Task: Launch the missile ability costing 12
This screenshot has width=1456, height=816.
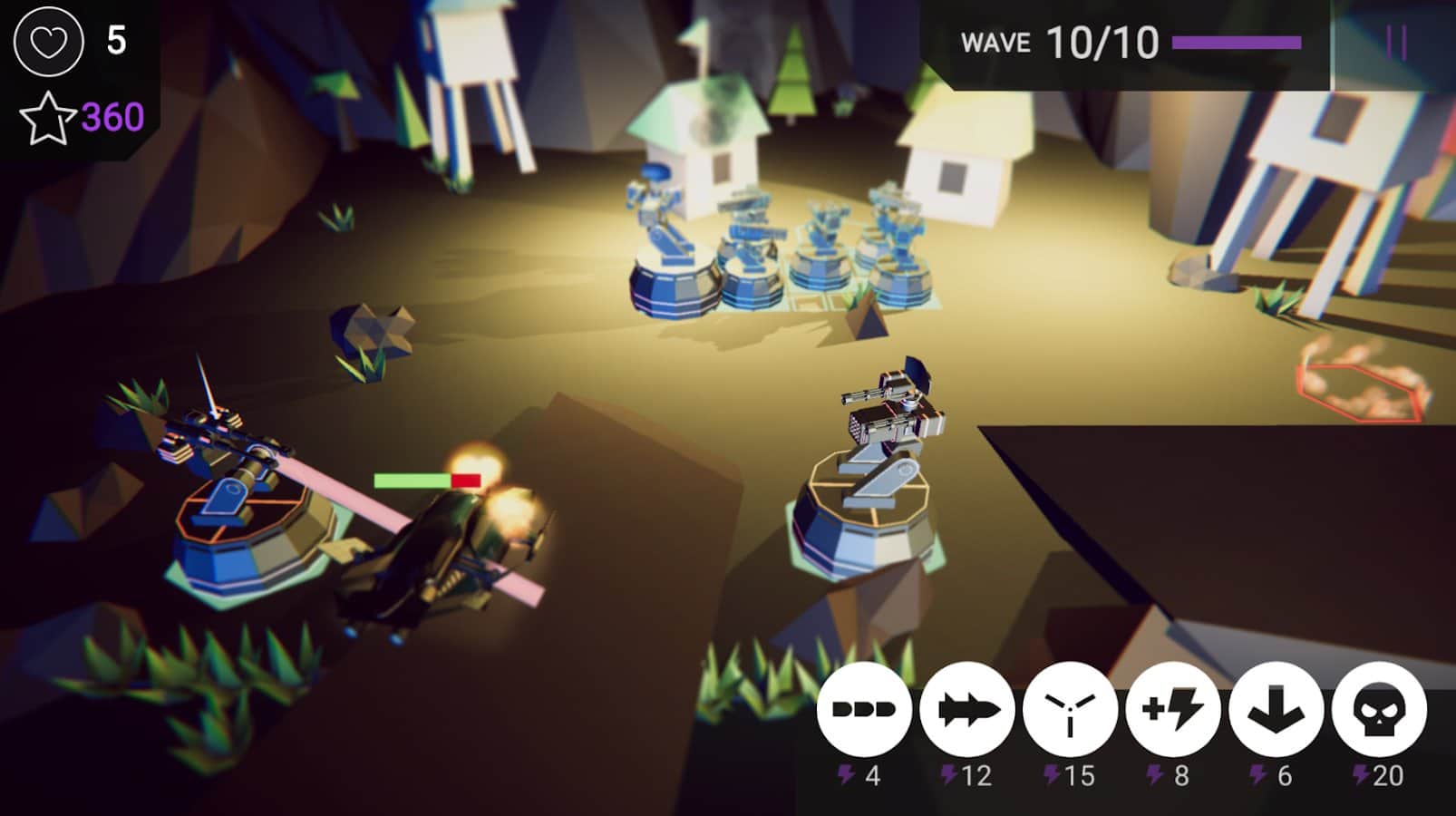Action: coord(966,710)
